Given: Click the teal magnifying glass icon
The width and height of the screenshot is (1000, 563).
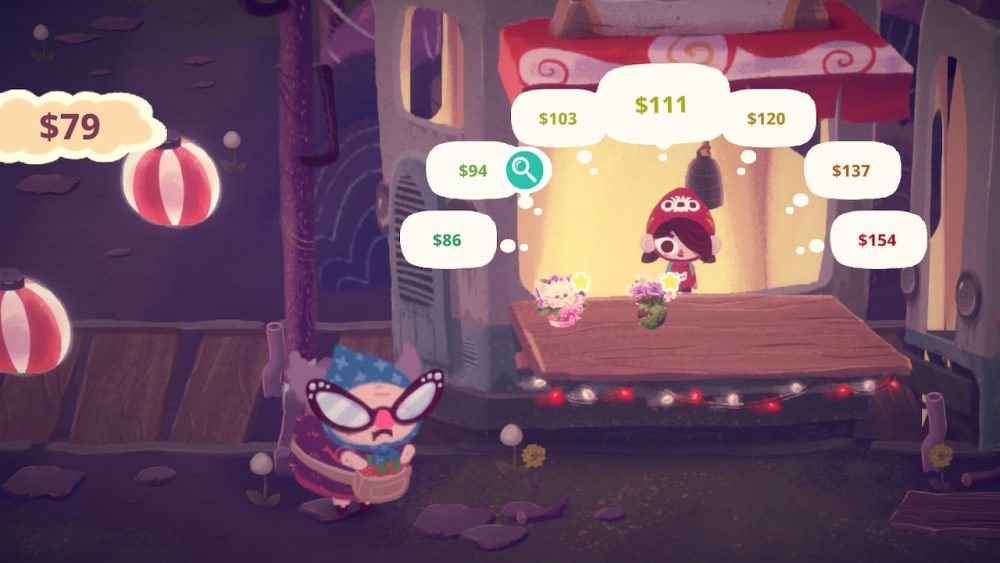Looking at the screenshot, I should tap(524, 171).
